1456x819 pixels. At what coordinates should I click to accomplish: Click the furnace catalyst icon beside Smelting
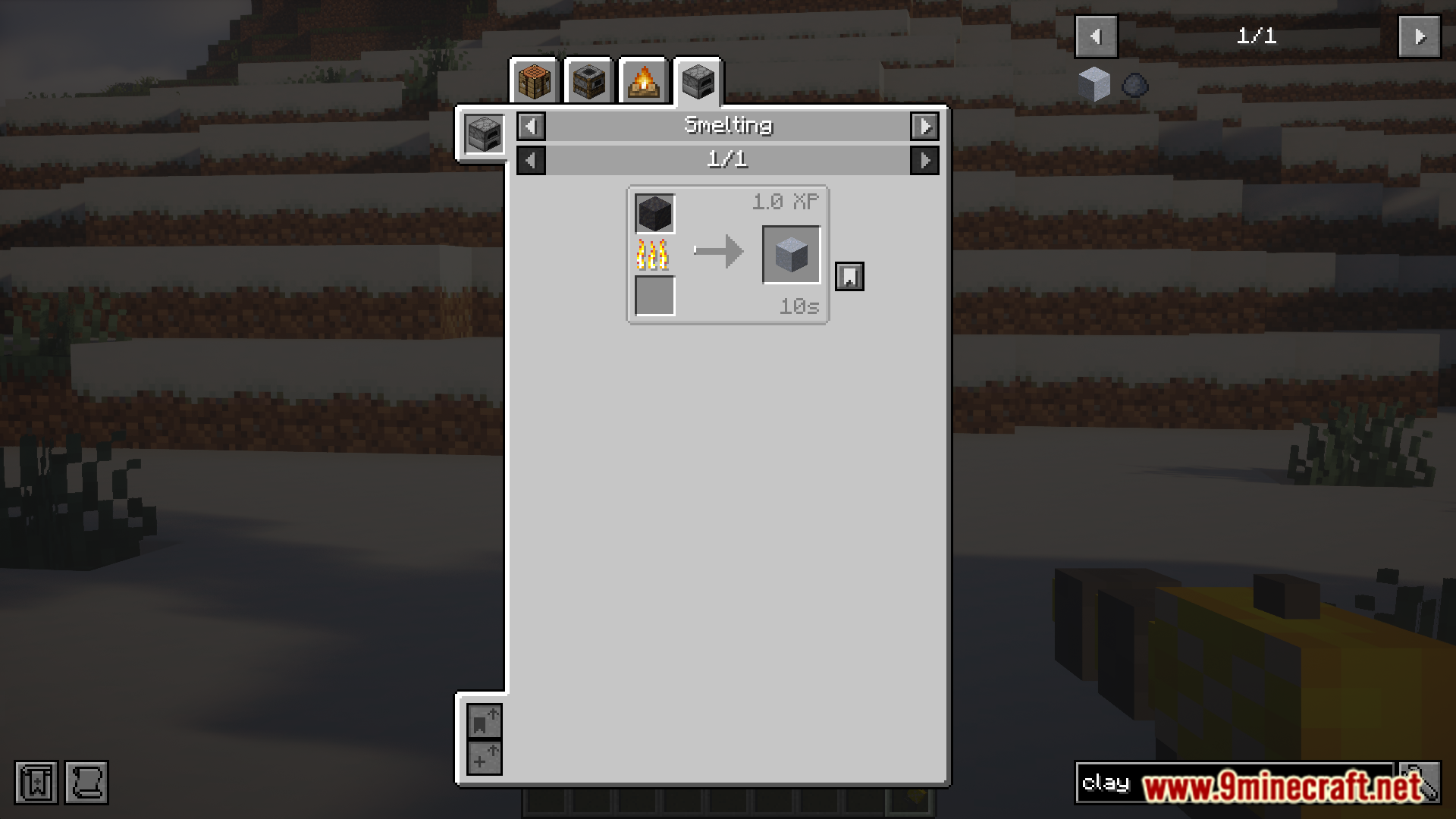point(484,134)
